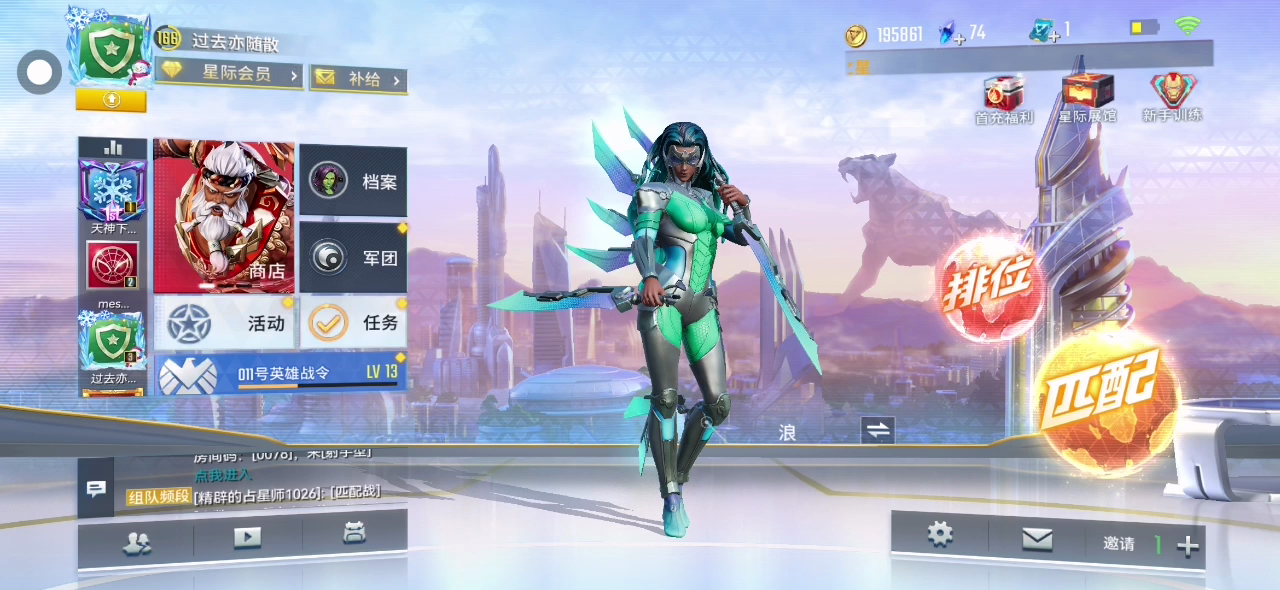Open the 补给 supply menu
Viewport: 1280px width, 590px height.
coord(357,79)
